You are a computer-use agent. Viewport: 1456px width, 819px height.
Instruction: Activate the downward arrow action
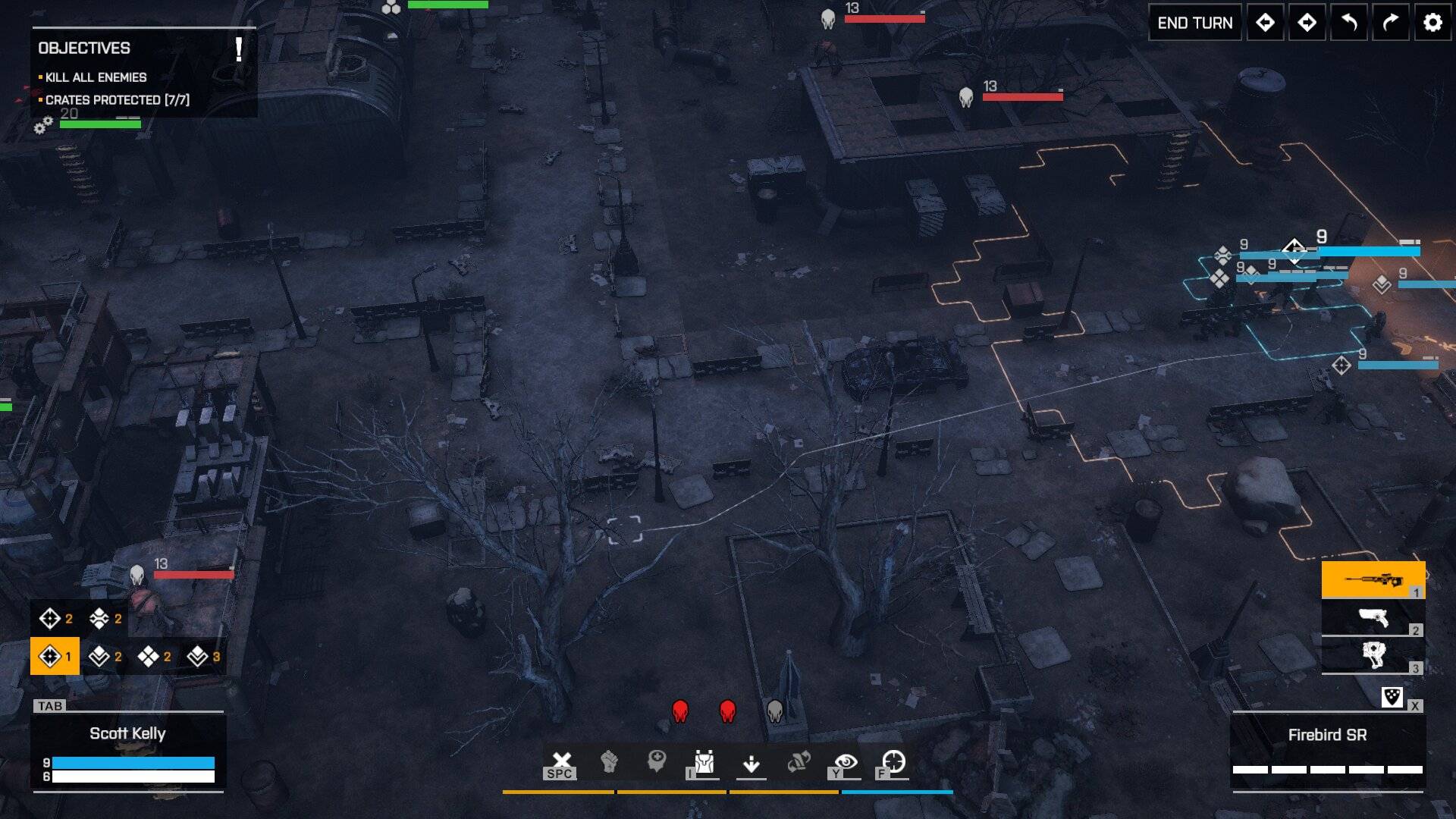(x=752, y=763)
